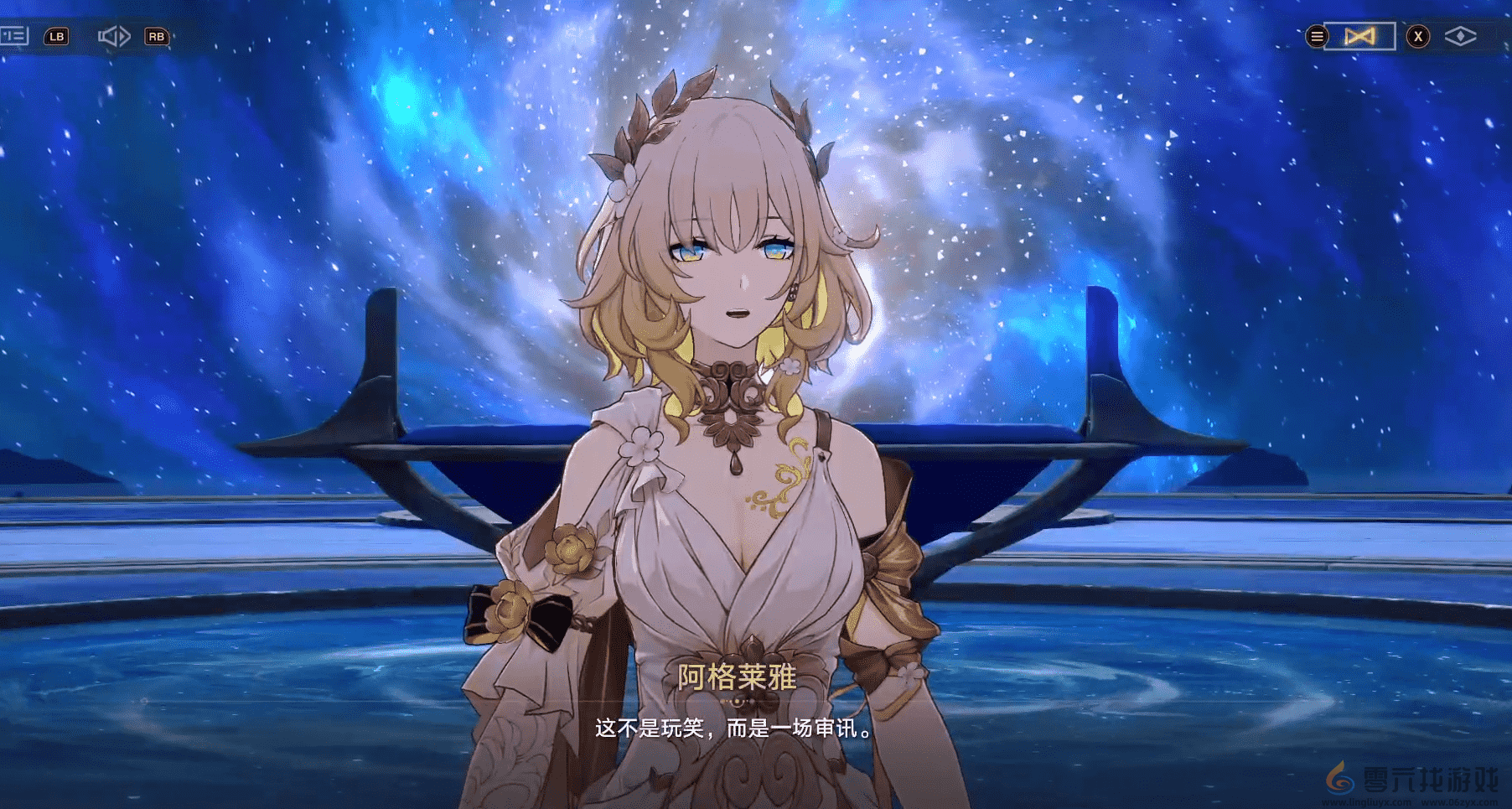Click Aglaea's character portrait
This screenshot has height=809, width=1512.
[738, 335]
